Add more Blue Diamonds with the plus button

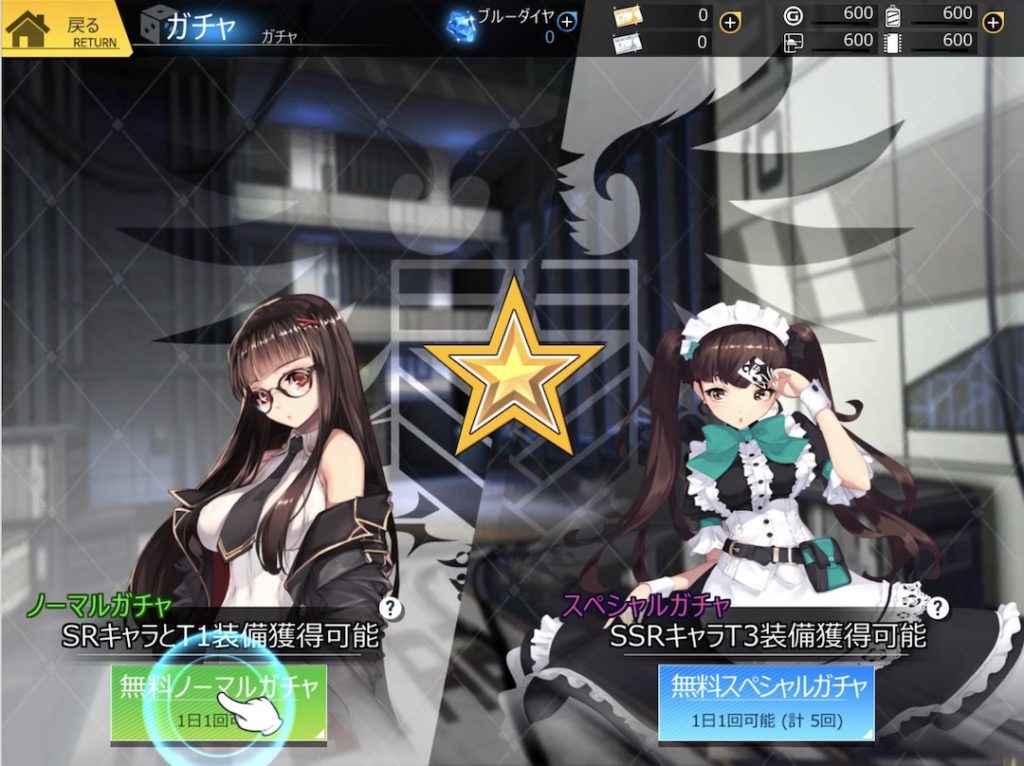567,21
